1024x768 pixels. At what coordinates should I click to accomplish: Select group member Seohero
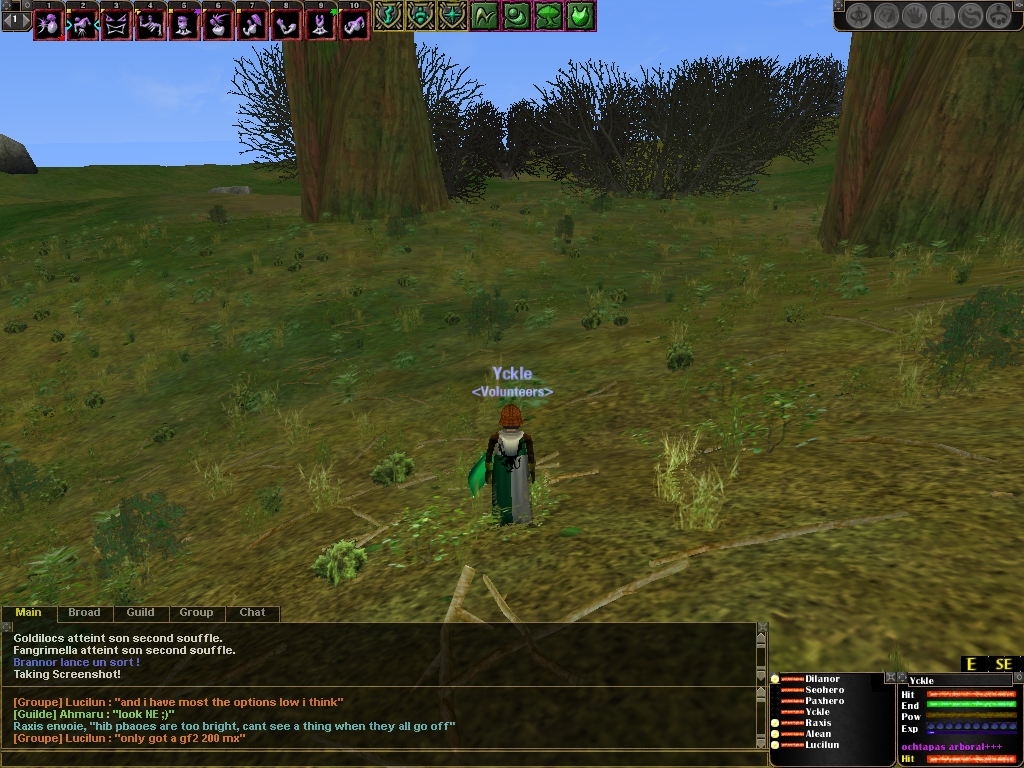tap(824, 690)
